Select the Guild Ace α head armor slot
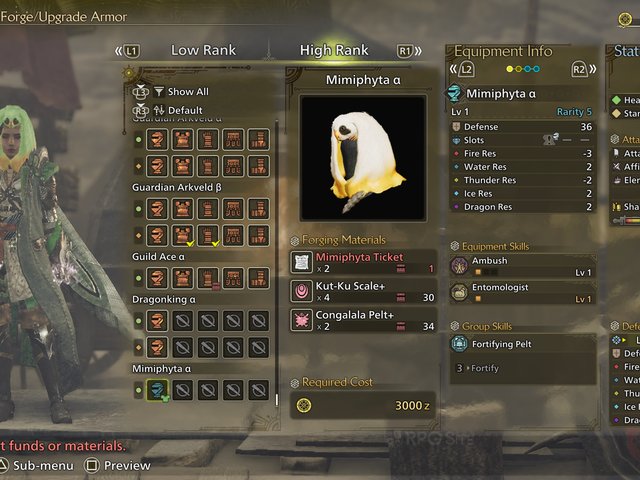This screenshot has height=480, width=640. pyautogui.click(x=156, y=278)
